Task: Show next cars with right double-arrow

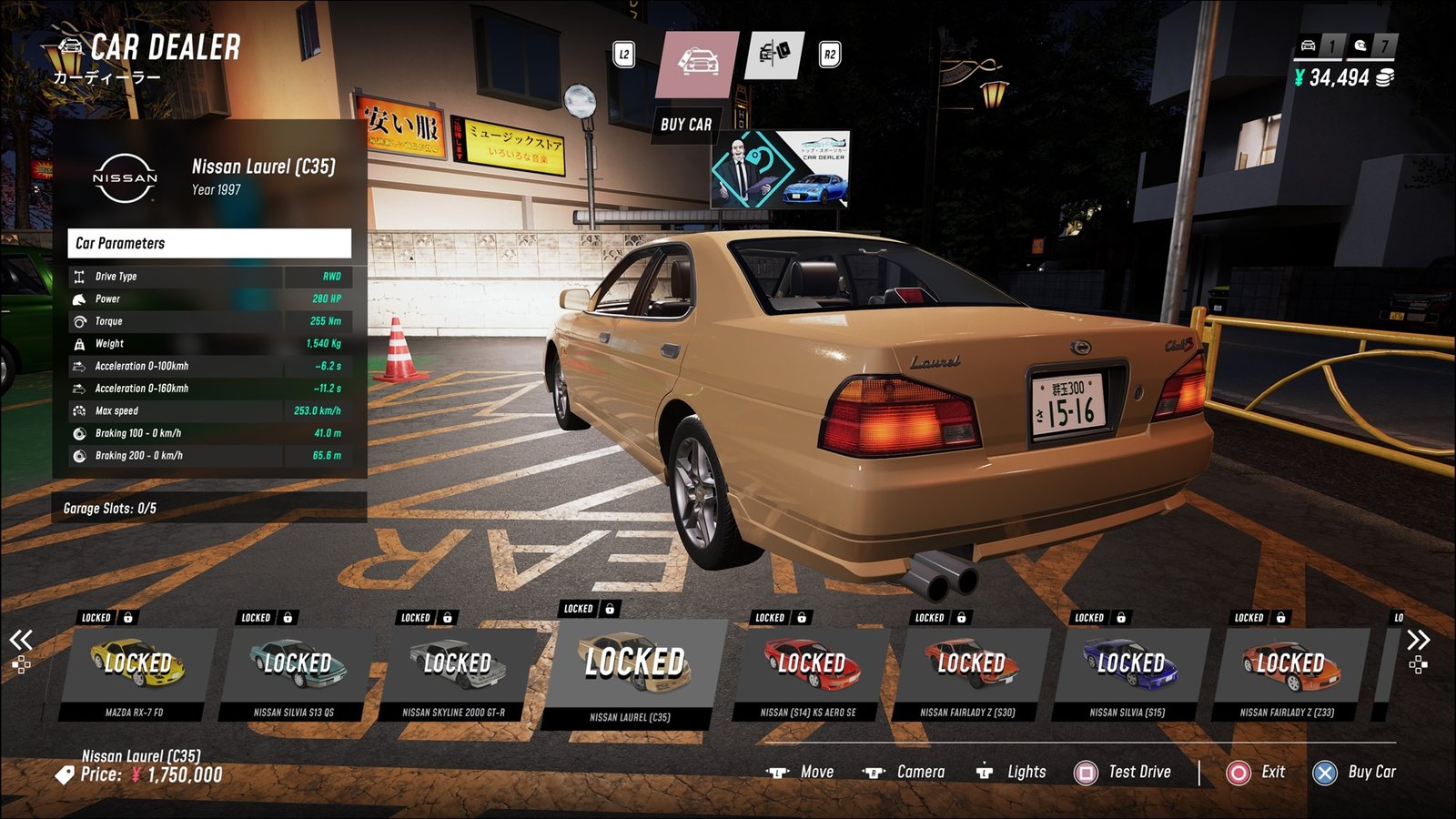Action: pyautogui.click(x=1418, y=641)
